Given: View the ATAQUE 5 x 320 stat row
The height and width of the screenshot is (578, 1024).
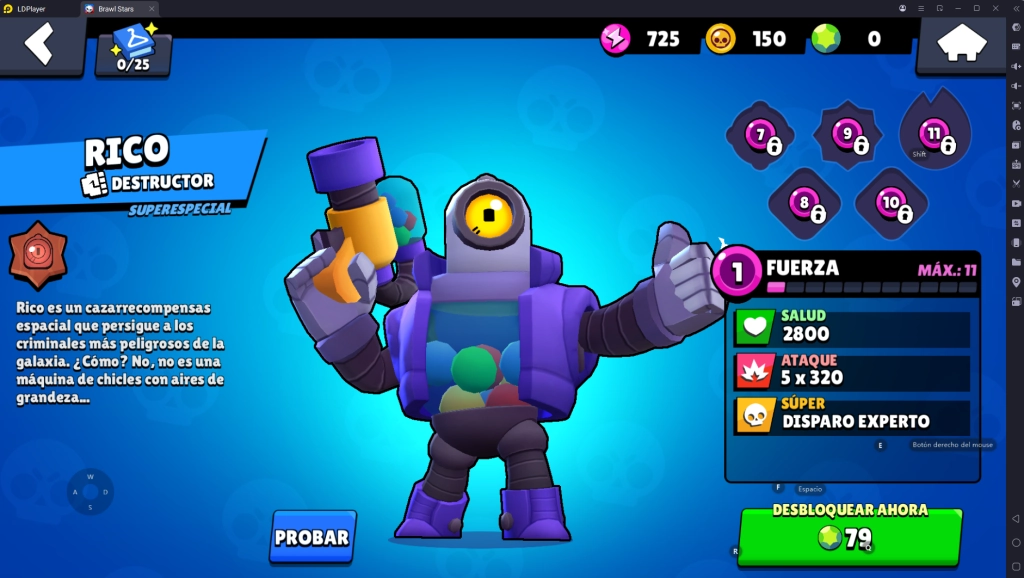Looking at the screenshot, I should click(852, 372).
